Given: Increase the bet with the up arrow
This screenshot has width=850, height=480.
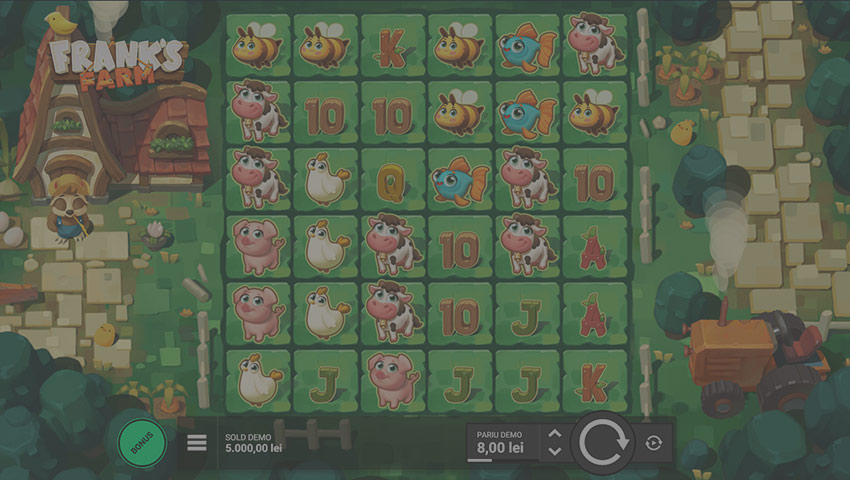Looking at the screenshot, I should [x=555, y=434].
